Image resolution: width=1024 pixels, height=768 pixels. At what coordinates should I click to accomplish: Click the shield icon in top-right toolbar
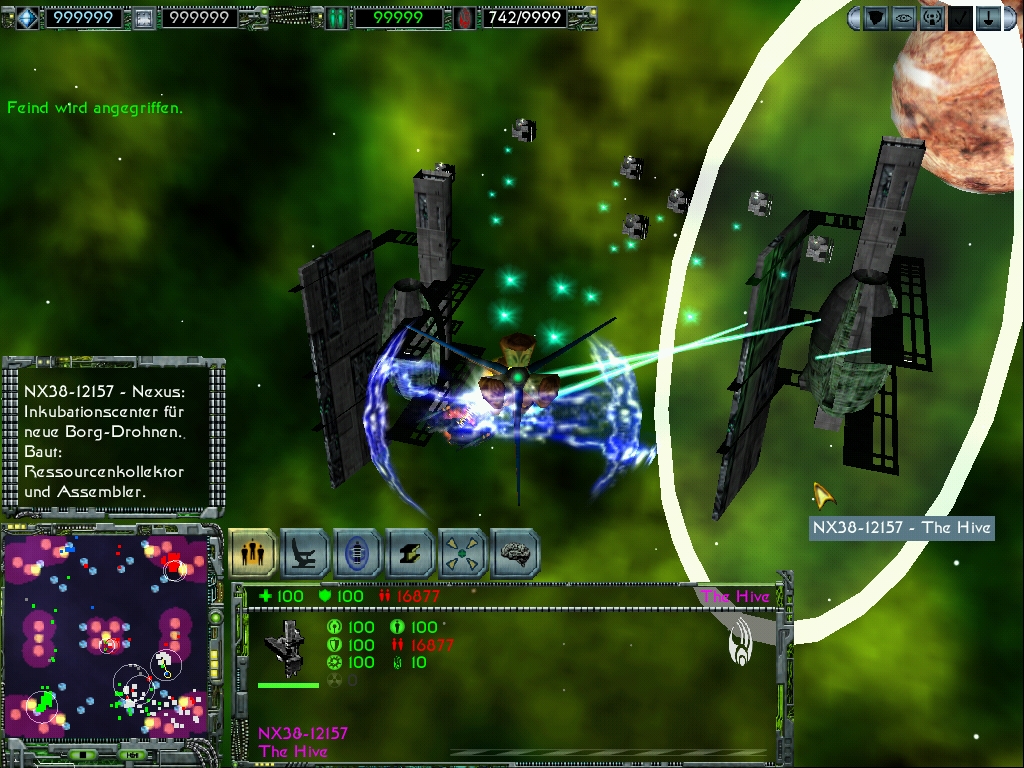click(876, 18)
